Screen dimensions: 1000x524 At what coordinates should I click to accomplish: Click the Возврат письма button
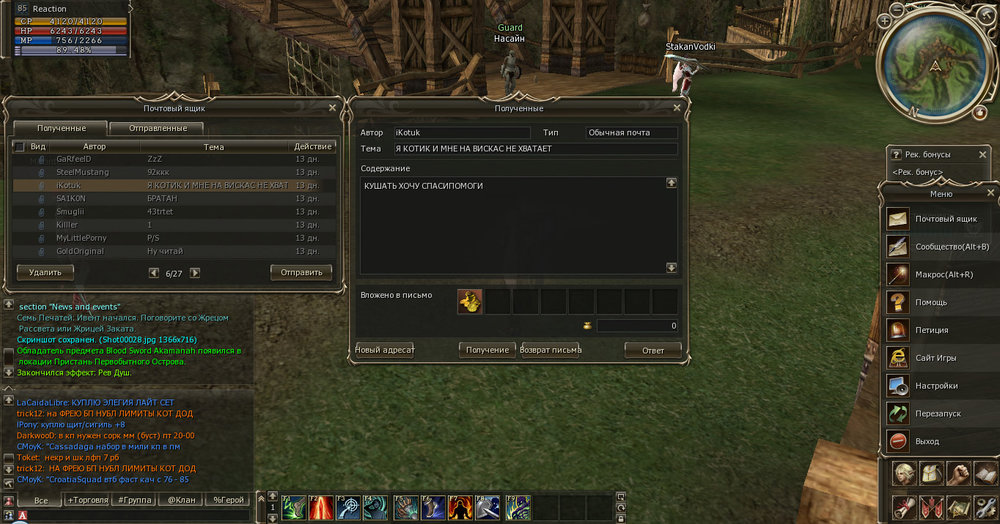(551, 350)
